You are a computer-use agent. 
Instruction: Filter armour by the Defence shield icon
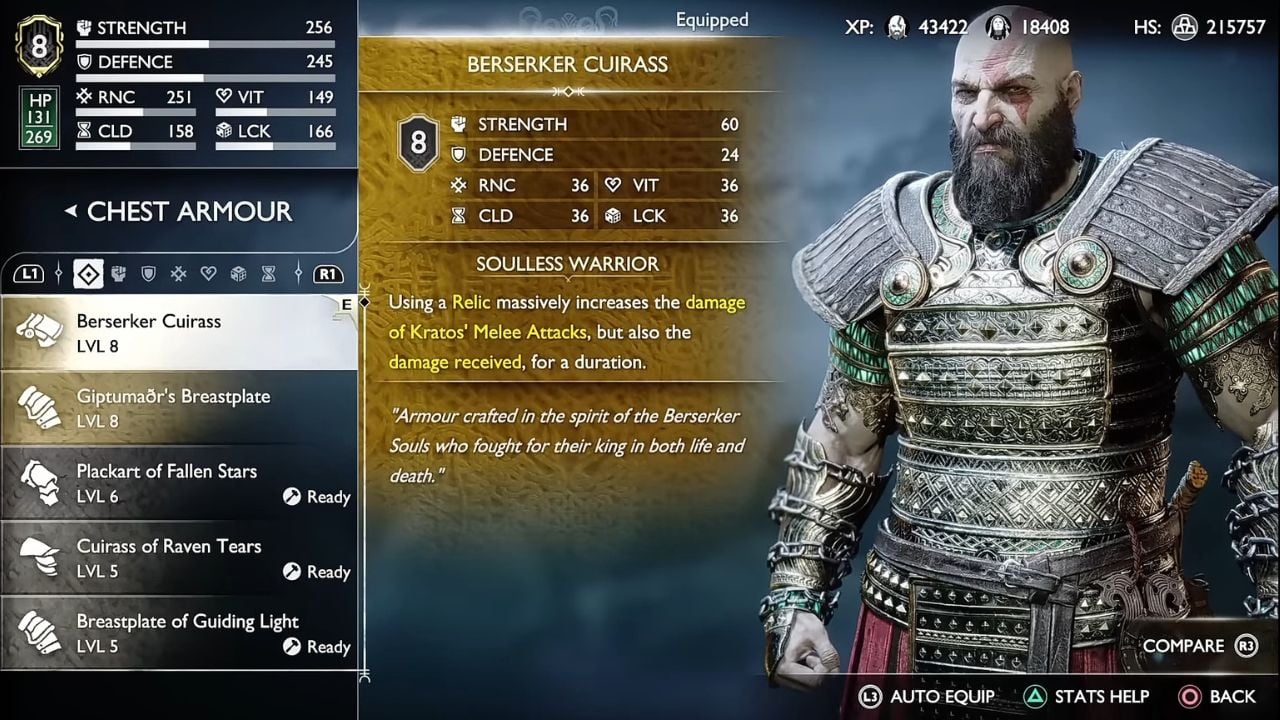pos(148,273)
